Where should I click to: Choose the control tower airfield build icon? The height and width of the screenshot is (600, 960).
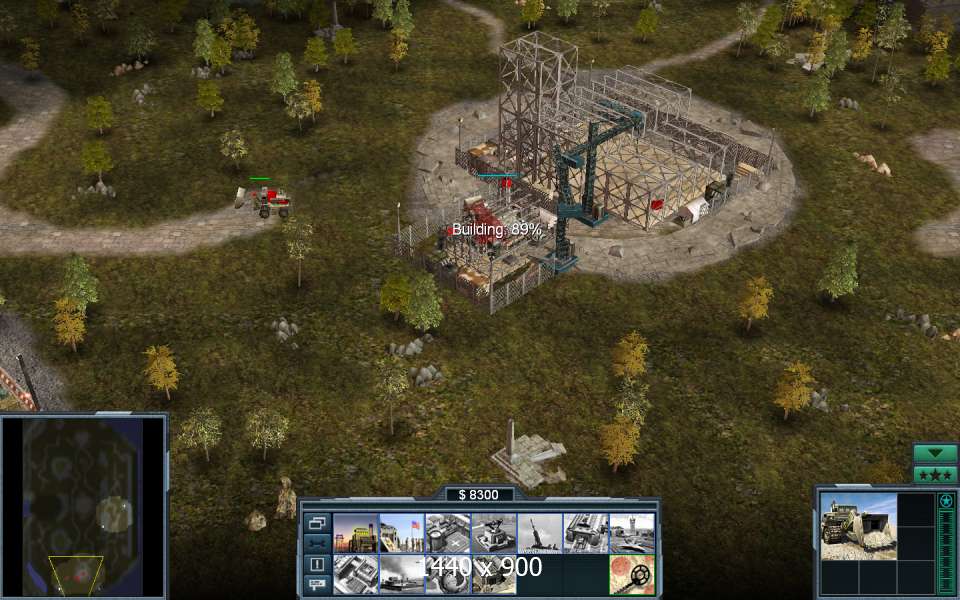632,533
